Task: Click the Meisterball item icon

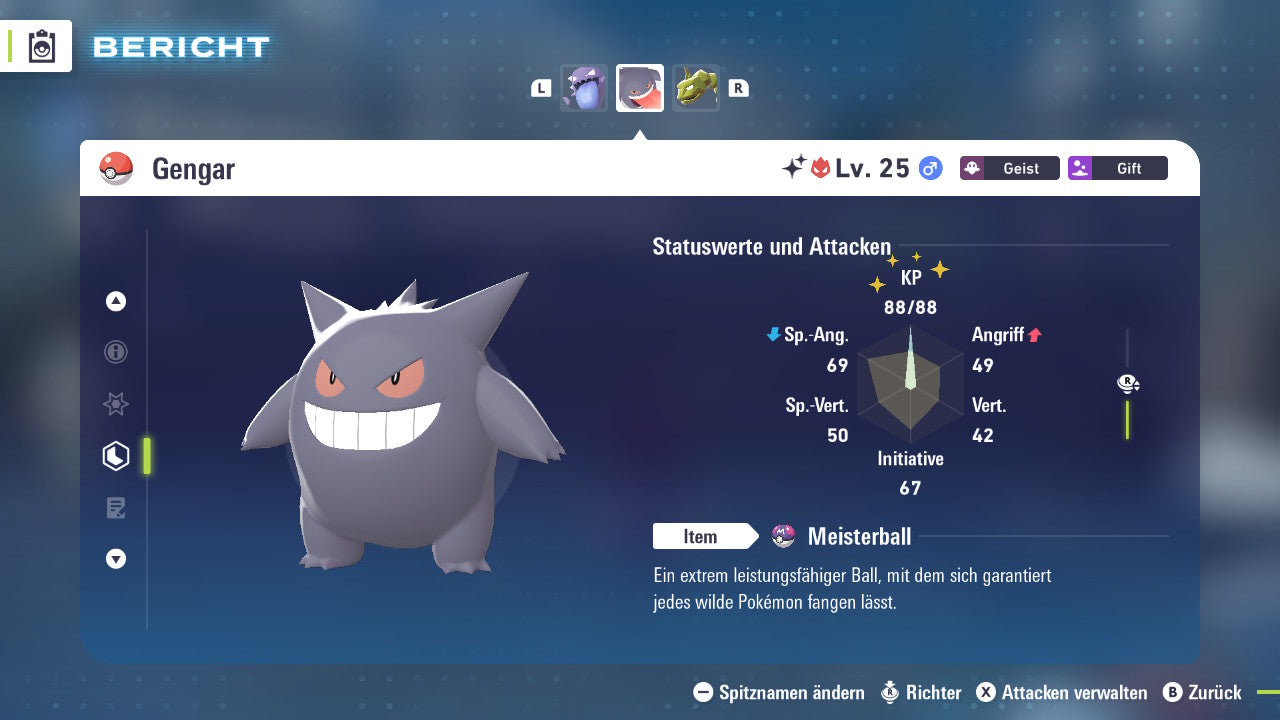Action: point(783,536)
